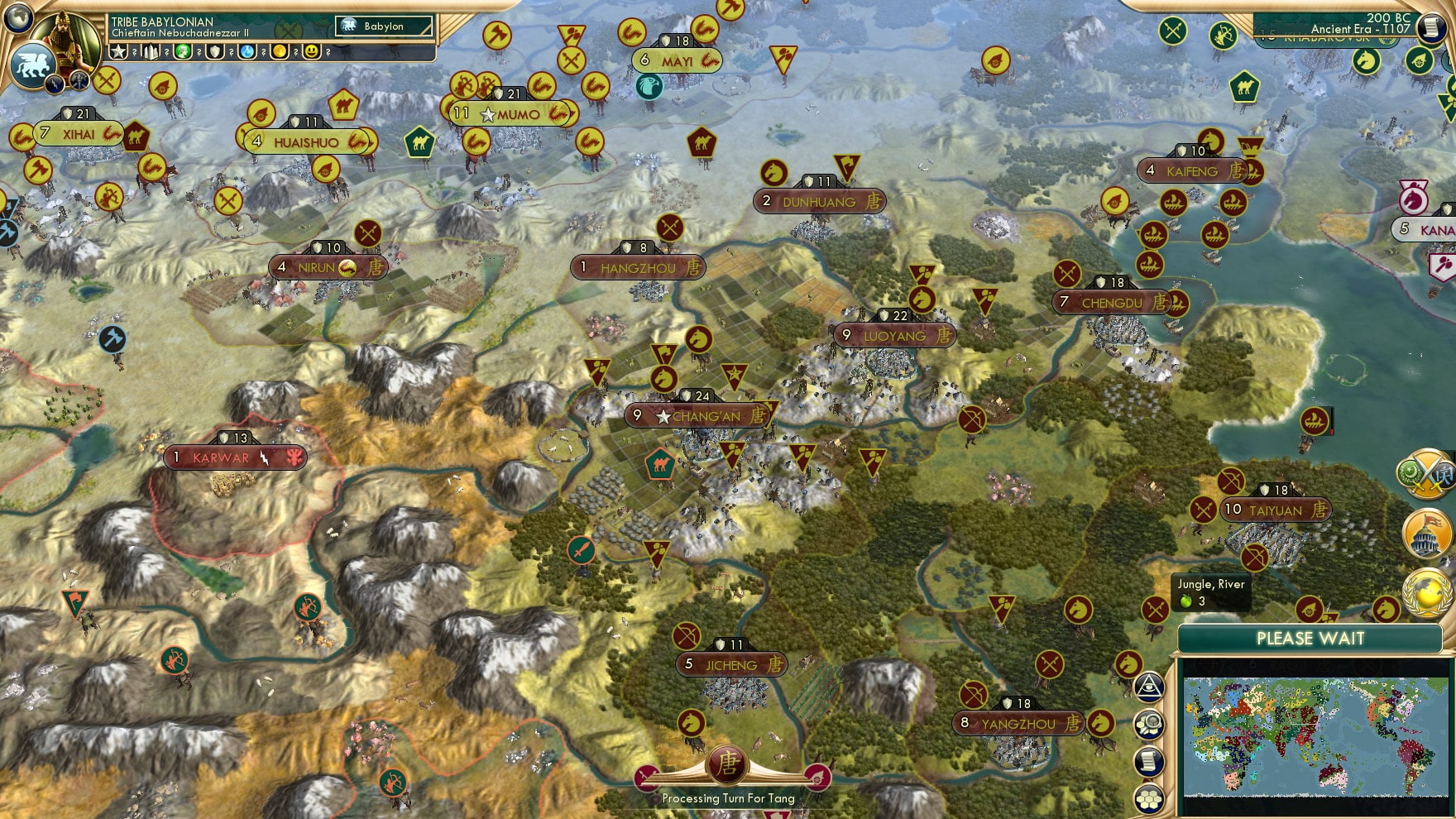Viewport: 1456px width, 819px height.
Task: Toggle the hex grid overlay via the honeycomb icon
Action: pos(1147,799)
